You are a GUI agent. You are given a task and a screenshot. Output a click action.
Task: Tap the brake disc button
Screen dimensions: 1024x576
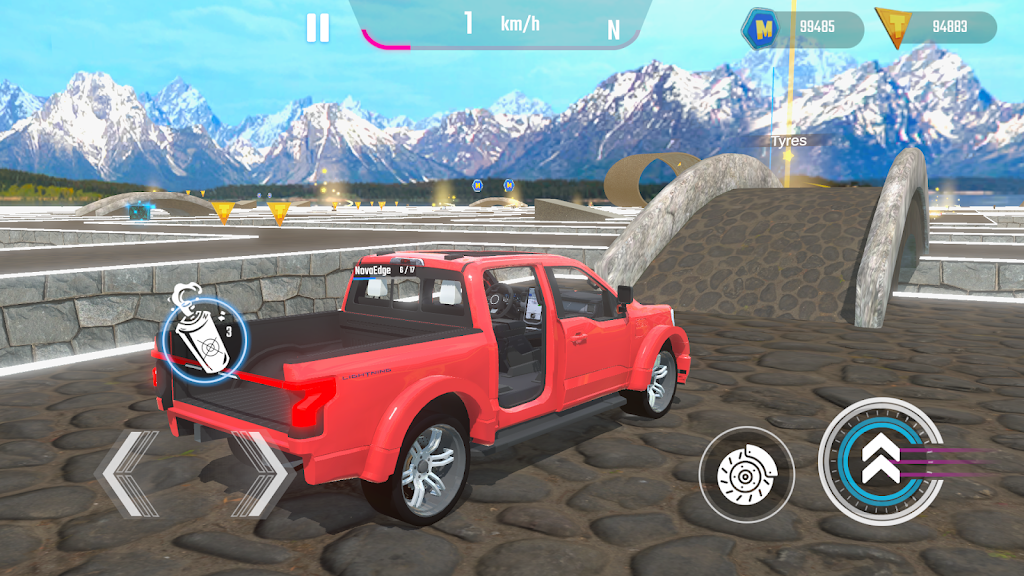(x=746, y=474)
